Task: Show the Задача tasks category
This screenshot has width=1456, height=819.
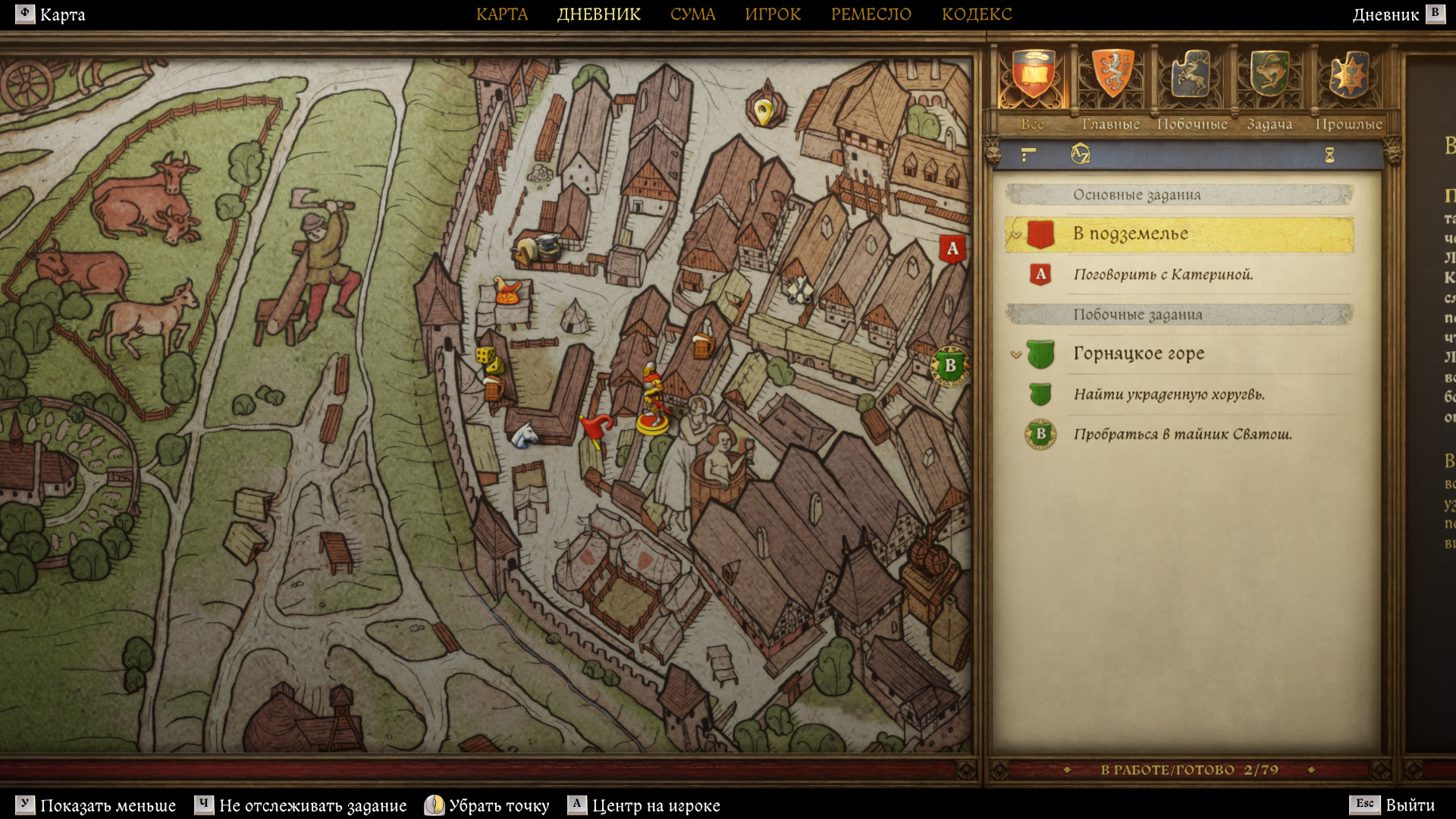Action: [1269, 76]
